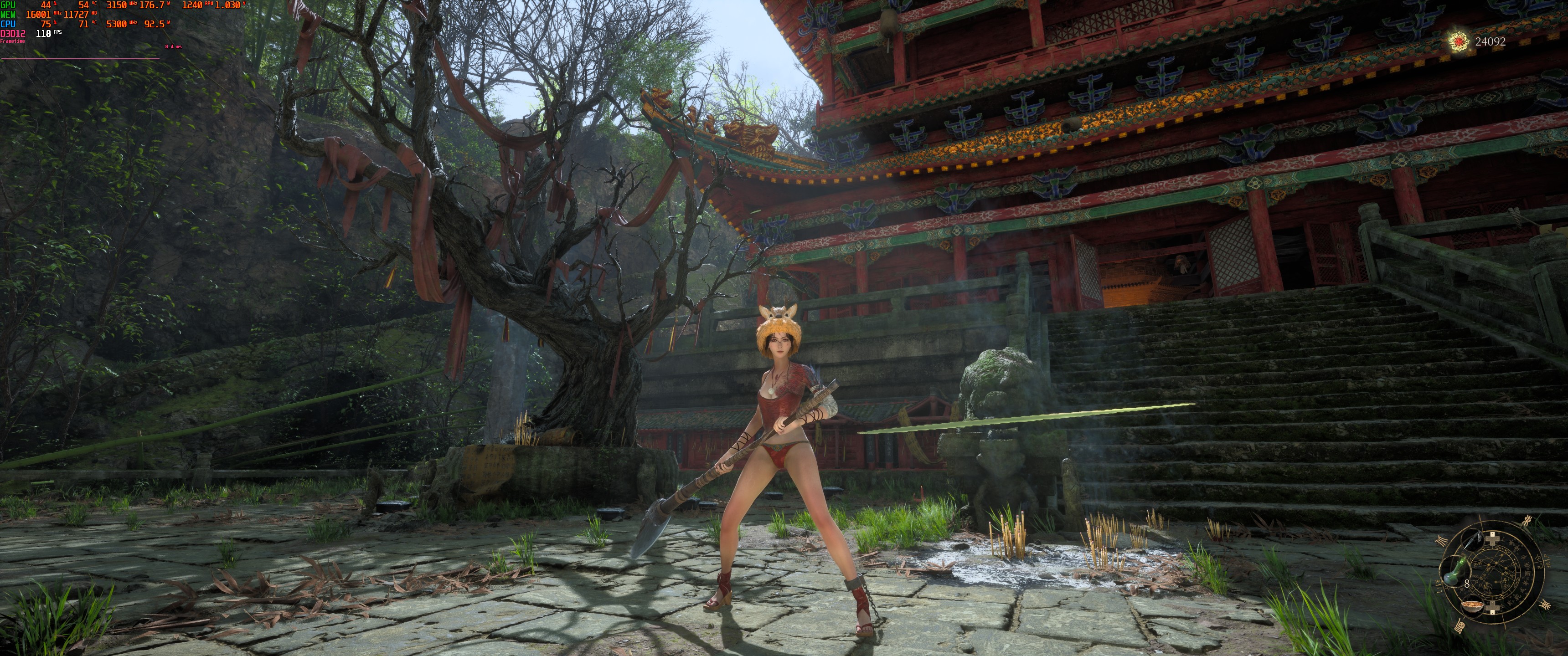
Task: Choose the soup bowl item slot
Action: click(1472, 606)
